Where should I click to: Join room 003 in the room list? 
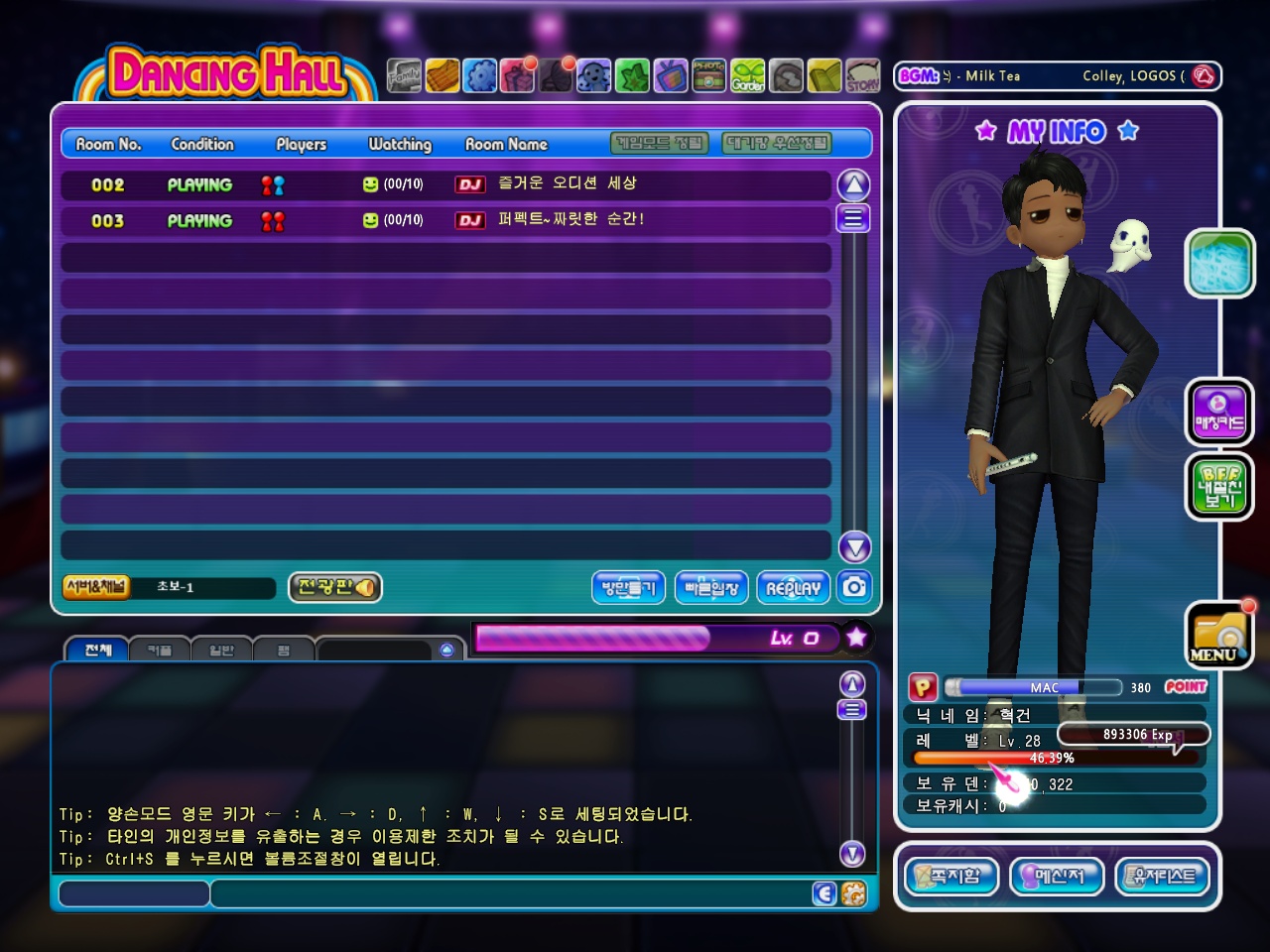tap(445, 220)
